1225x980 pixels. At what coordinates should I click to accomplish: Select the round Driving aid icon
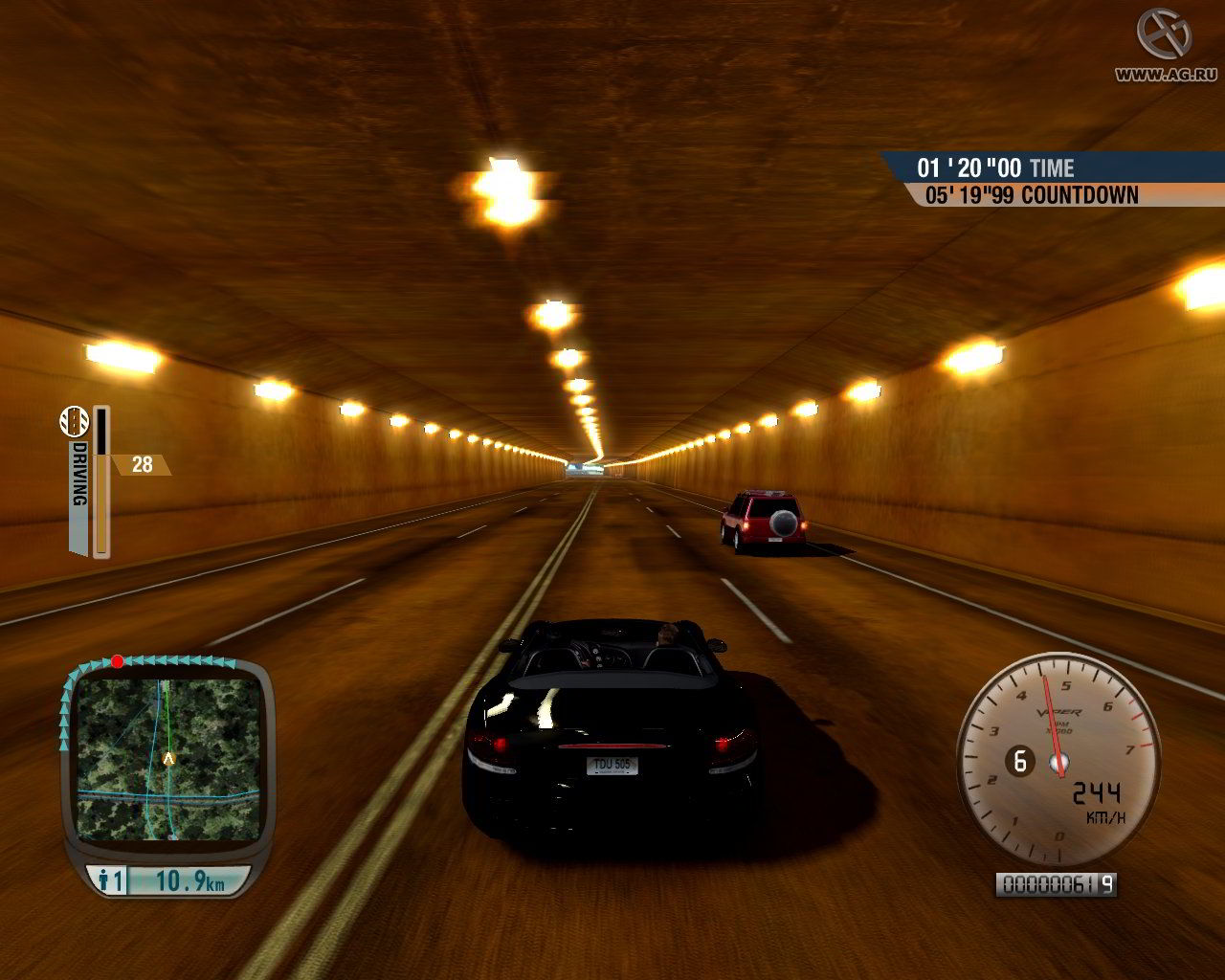tap(75, 419)
